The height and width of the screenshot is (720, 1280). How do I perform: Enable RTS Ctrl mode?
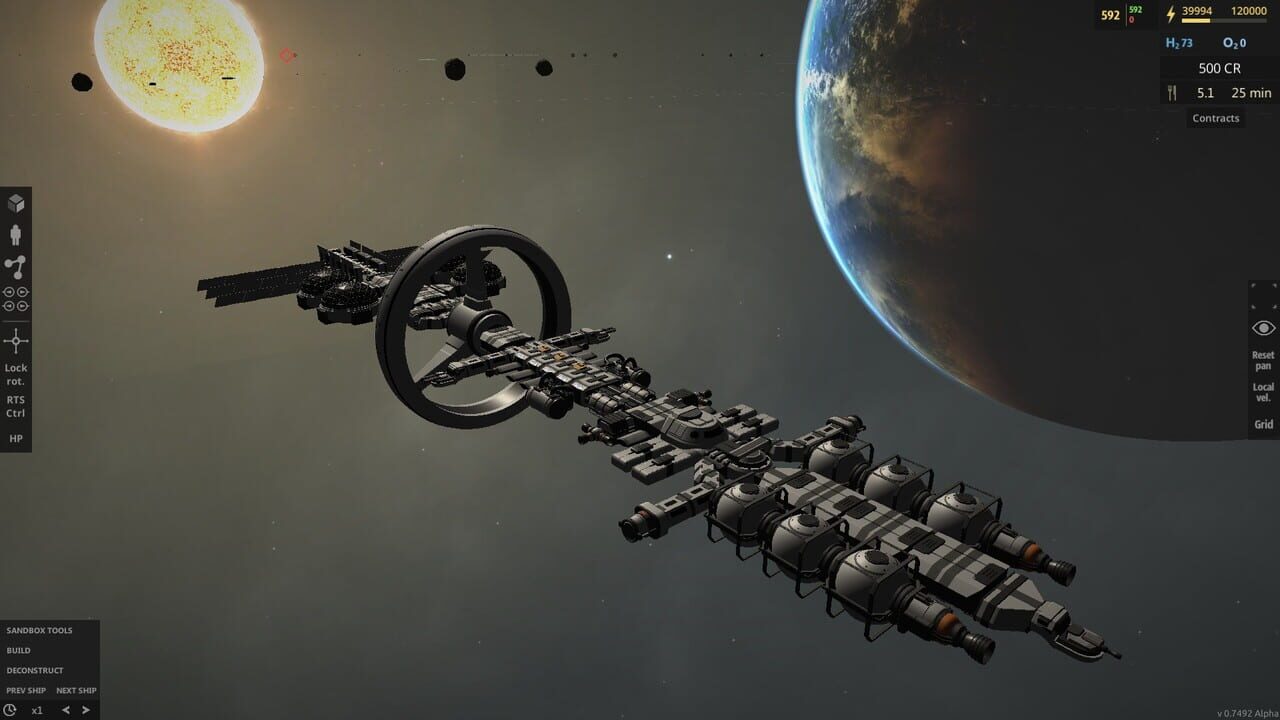point(17,406)
